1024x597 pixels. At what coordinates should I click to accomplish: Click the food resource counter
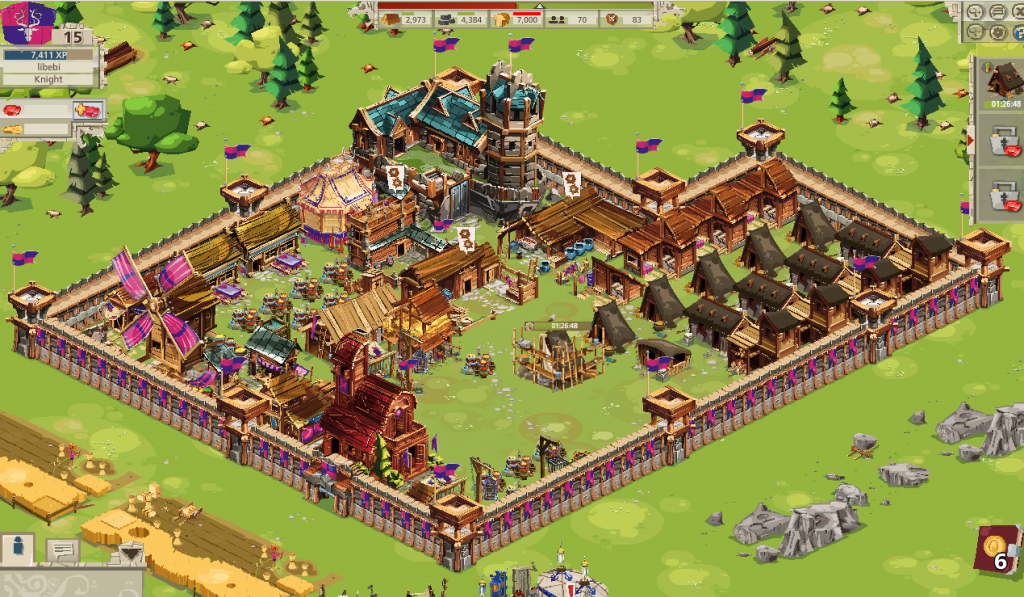click(518, 20)
